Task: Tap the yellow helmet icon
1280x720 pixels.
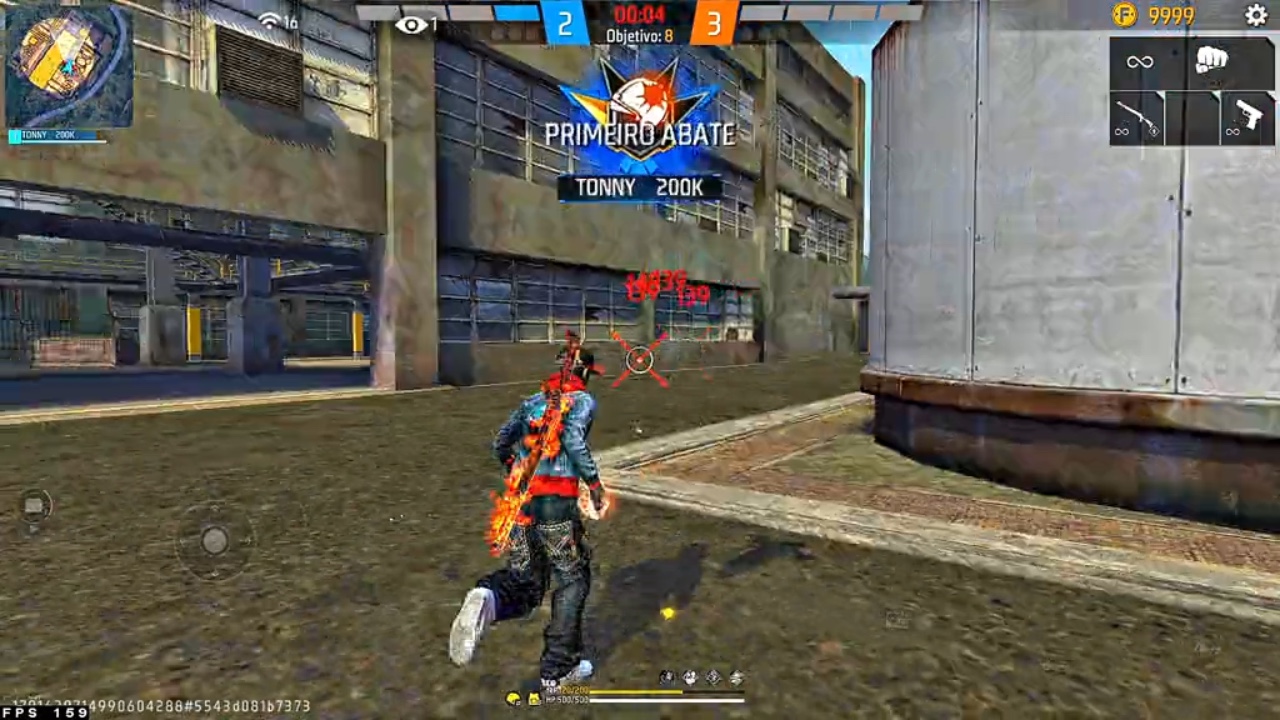Action: click(513, 698)
